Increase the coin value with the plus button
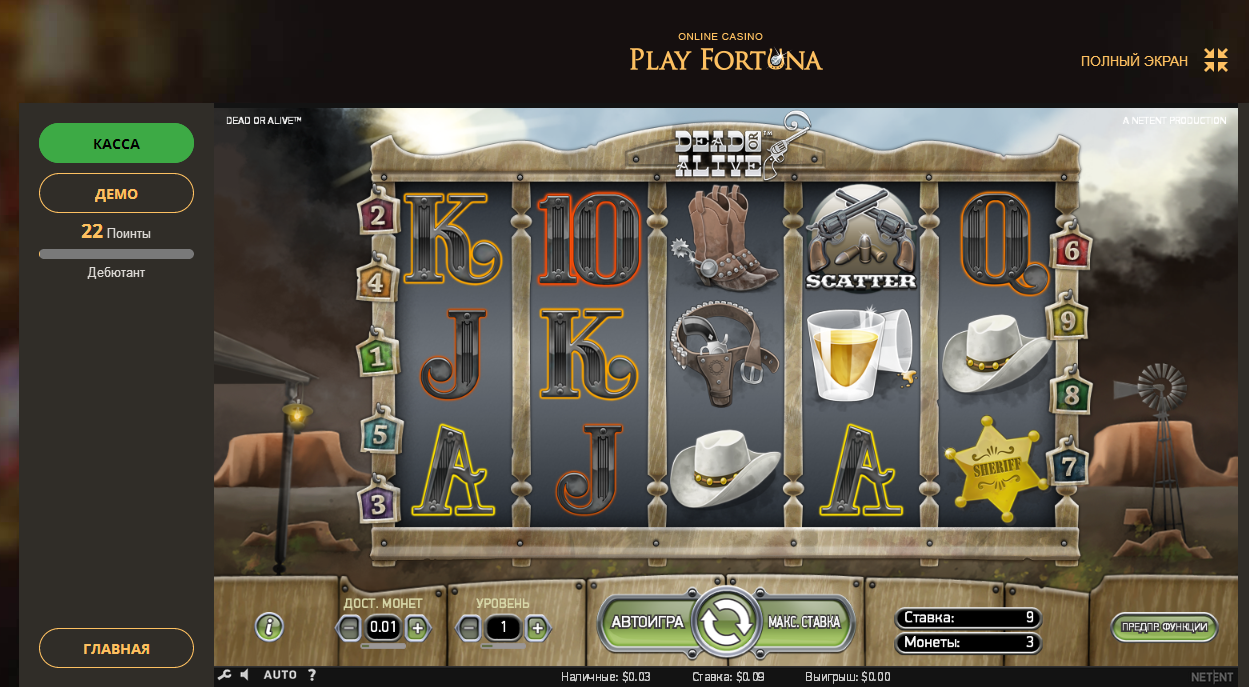This screenshot has height=687, width=1249. [x=418, y=628]
